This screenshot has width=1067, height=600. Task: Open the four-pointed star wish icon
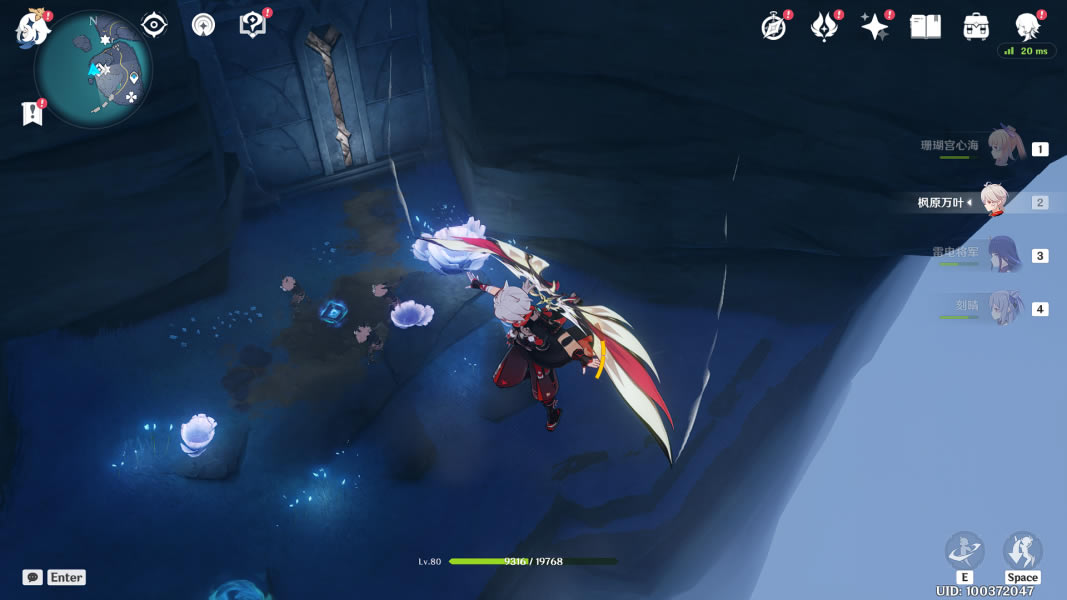pyautogui.click(x=875, y=27)
